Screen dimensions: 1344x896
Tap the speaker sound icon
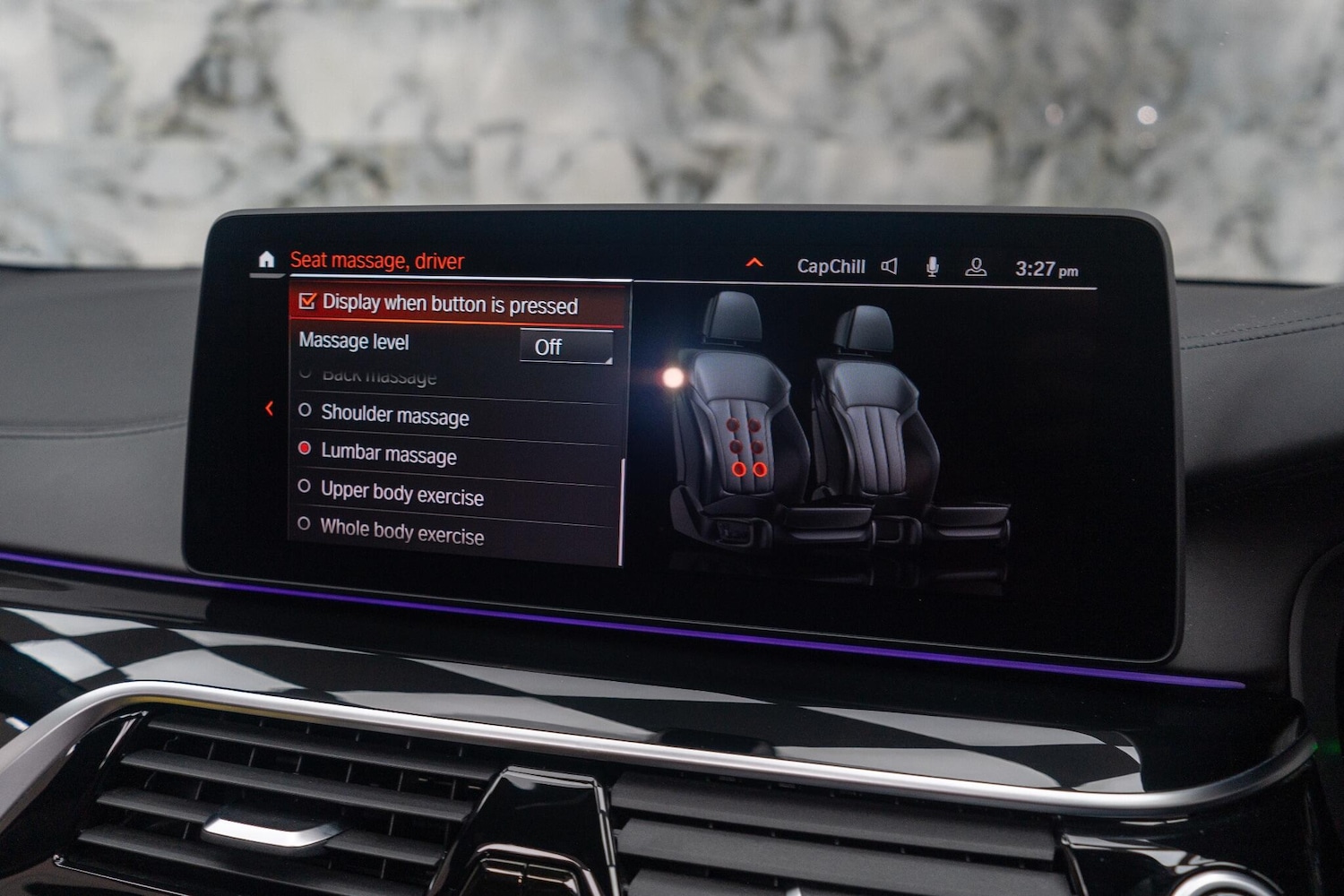click(x=889, y=266)
